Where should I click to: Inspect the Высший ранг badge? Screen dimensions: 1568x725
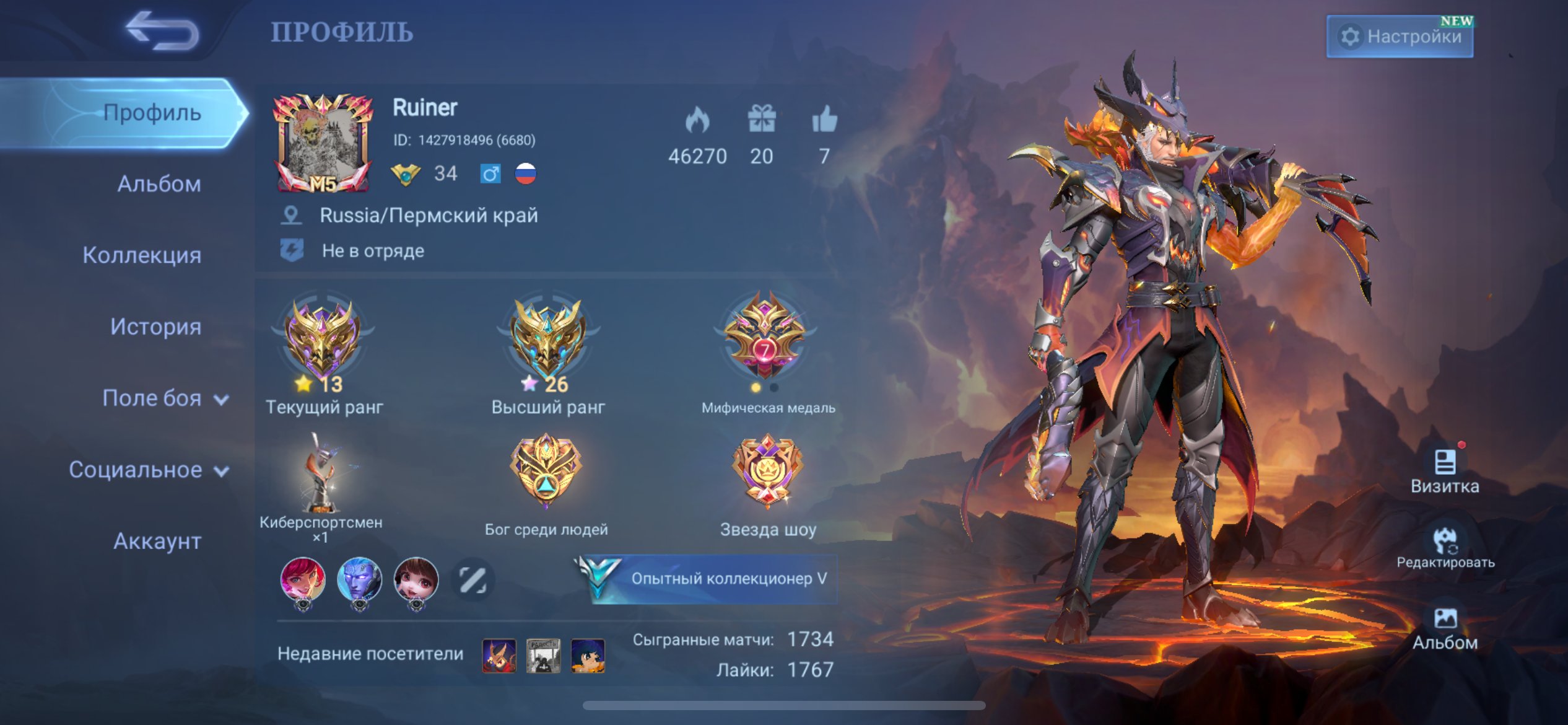pyautogui.click(x=547, y=341)
